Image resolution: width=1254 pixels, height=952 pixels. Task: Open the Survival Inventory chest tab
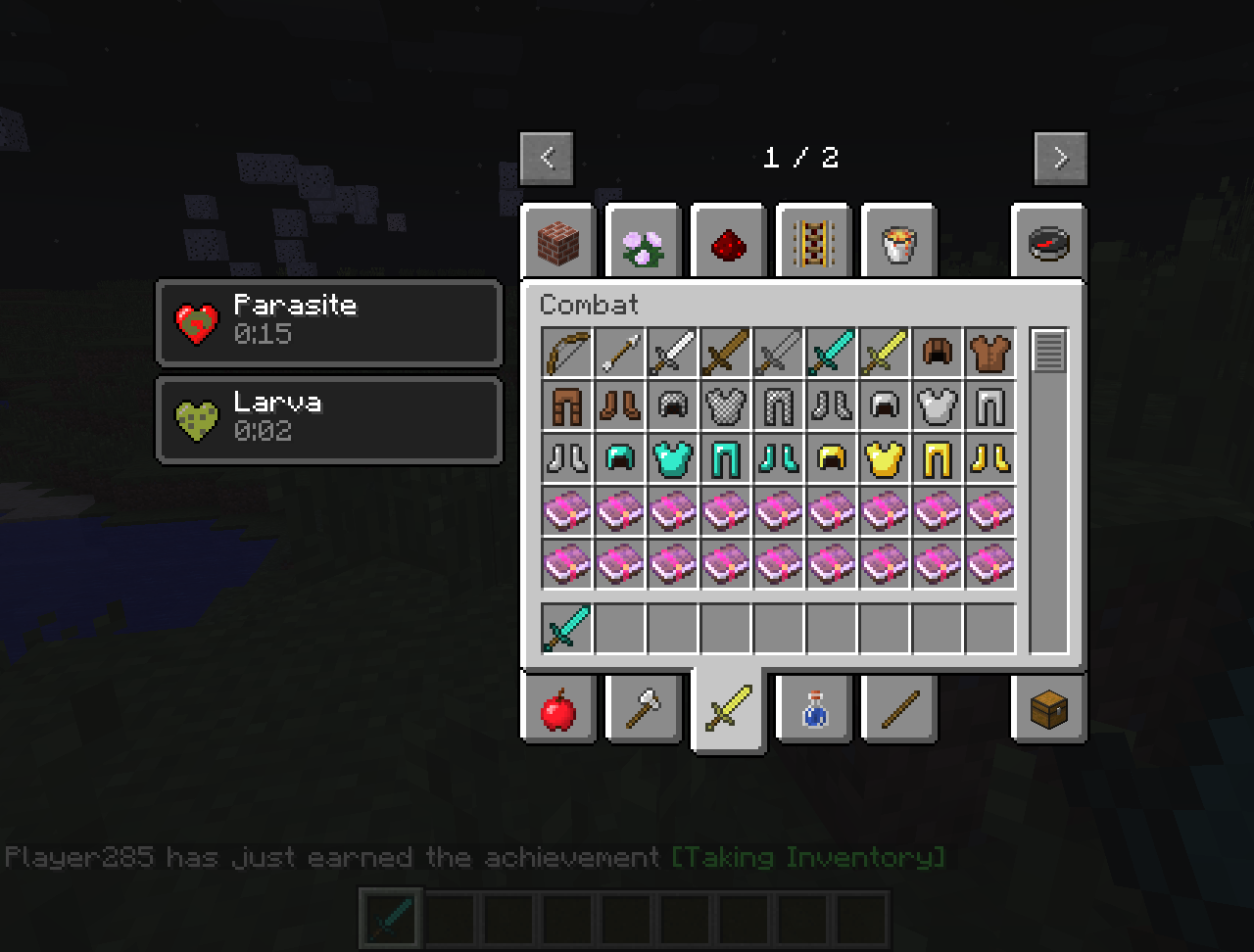(x=1048, y=710)
